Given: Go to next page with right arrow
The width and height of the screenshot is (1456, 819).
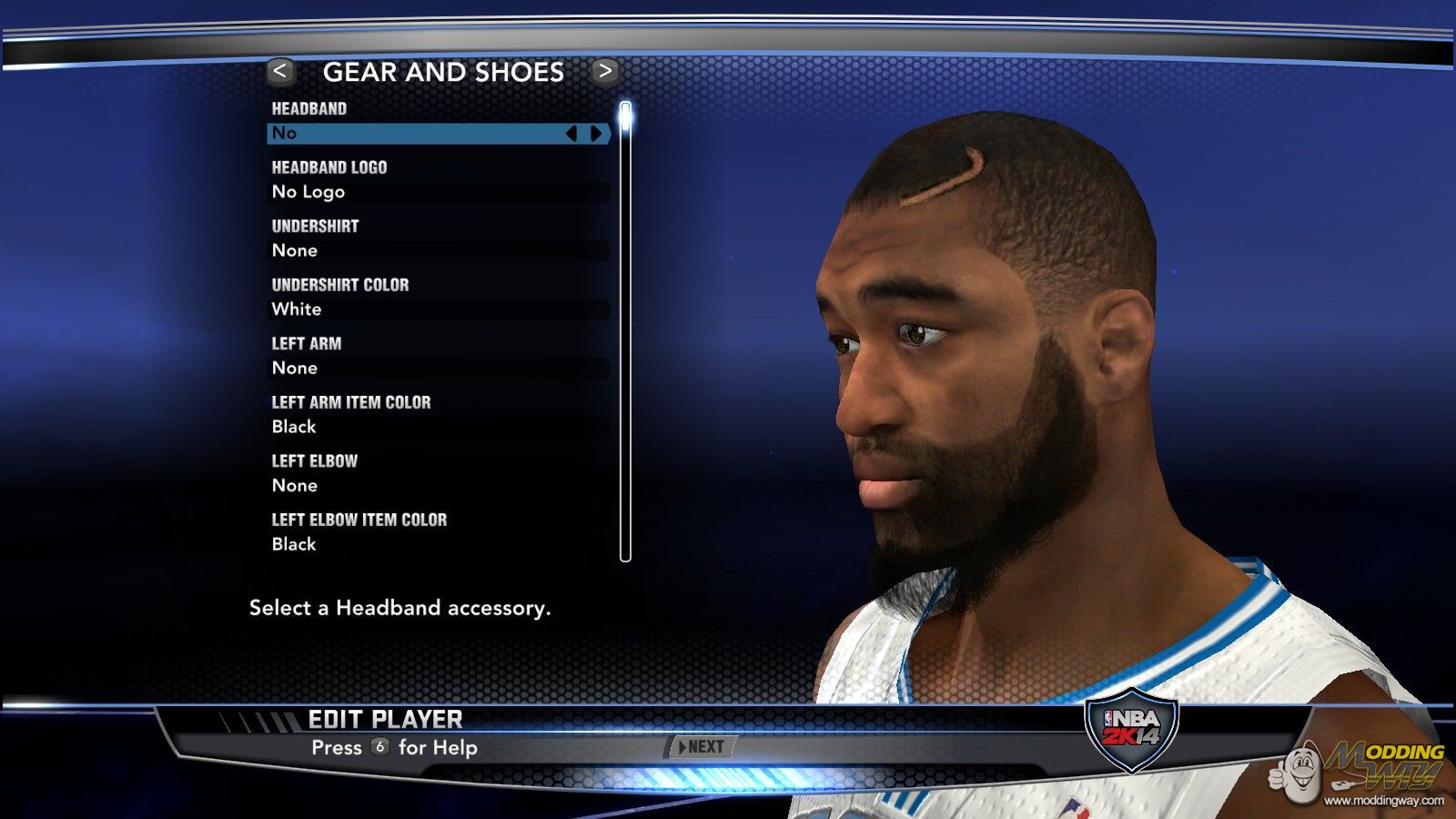Looking at the screenshot, I should coord(604,71).
